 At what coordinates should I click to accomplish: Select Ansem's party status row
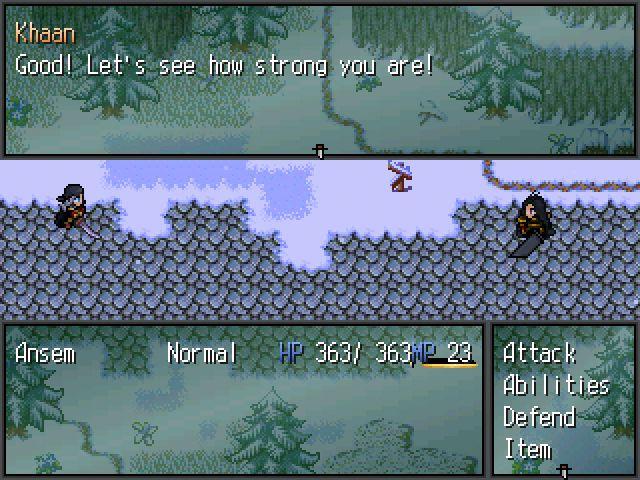click(244, 353)
